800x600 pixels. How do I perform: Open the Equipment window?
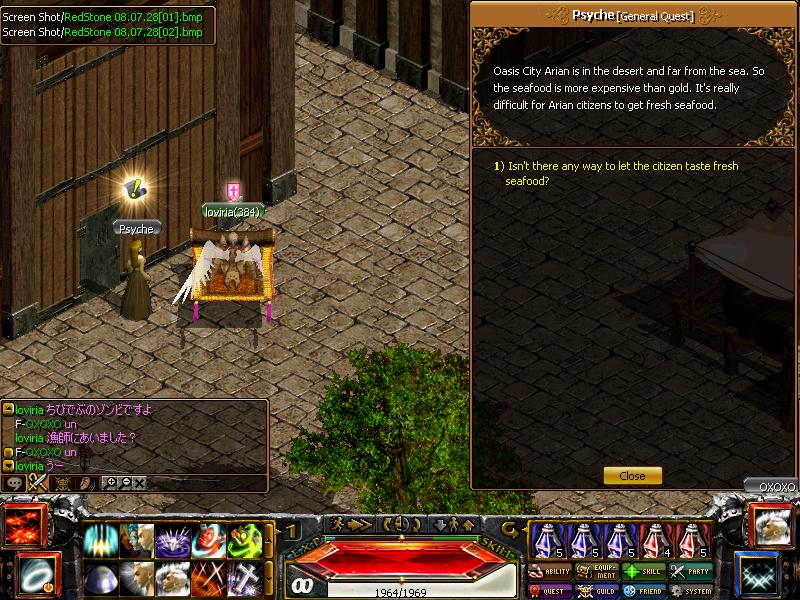click(x=597, y=572)
